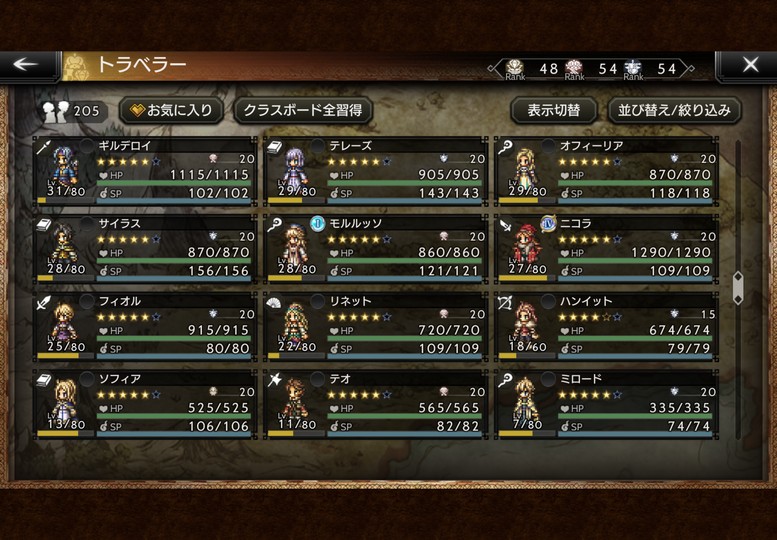Click the traveler list scrollbar handle
Viewport: 777px width, 540px height.
[x=738, y=287]
